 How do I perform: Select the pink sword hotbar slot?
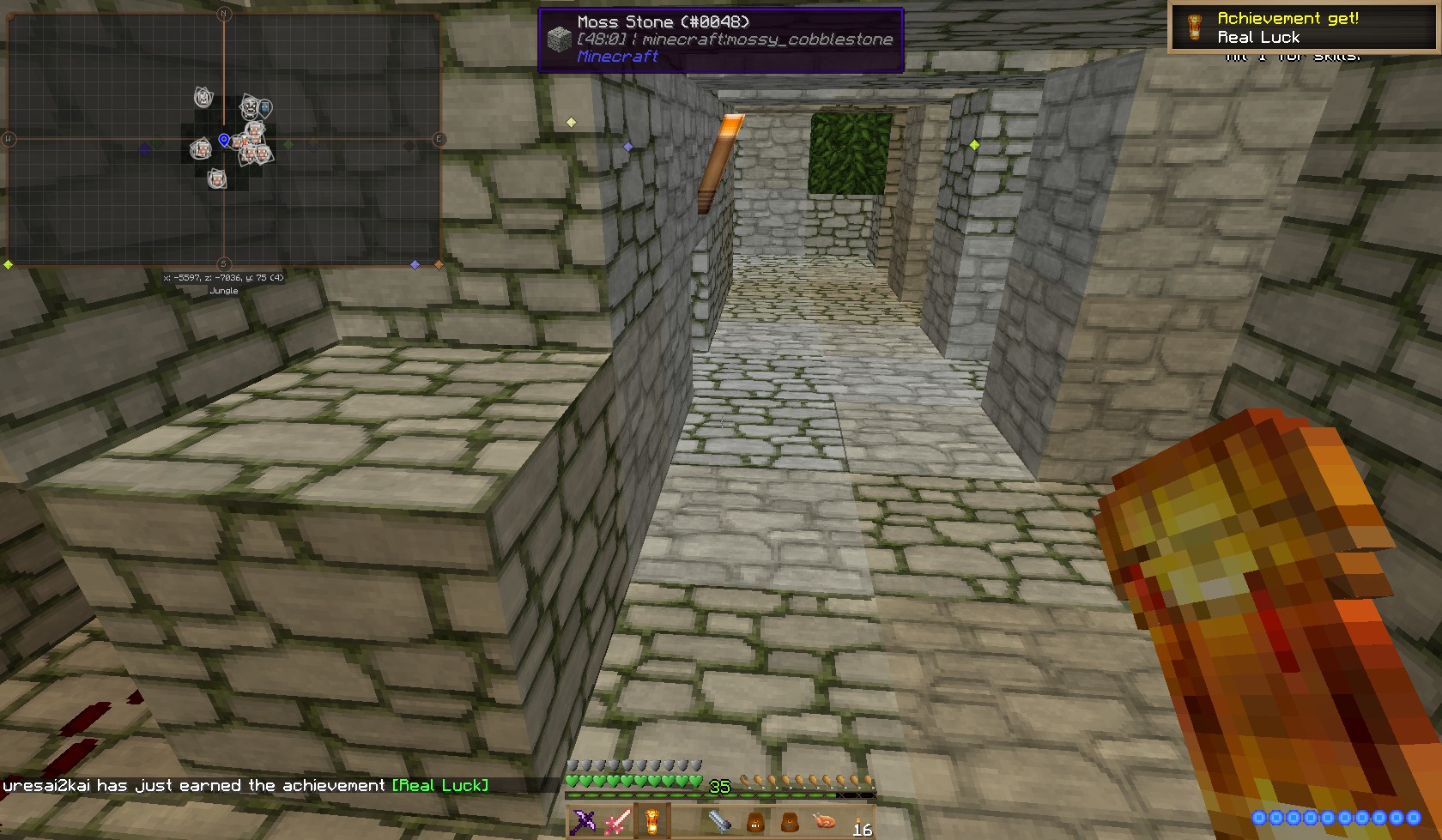[x=618, y=821]
